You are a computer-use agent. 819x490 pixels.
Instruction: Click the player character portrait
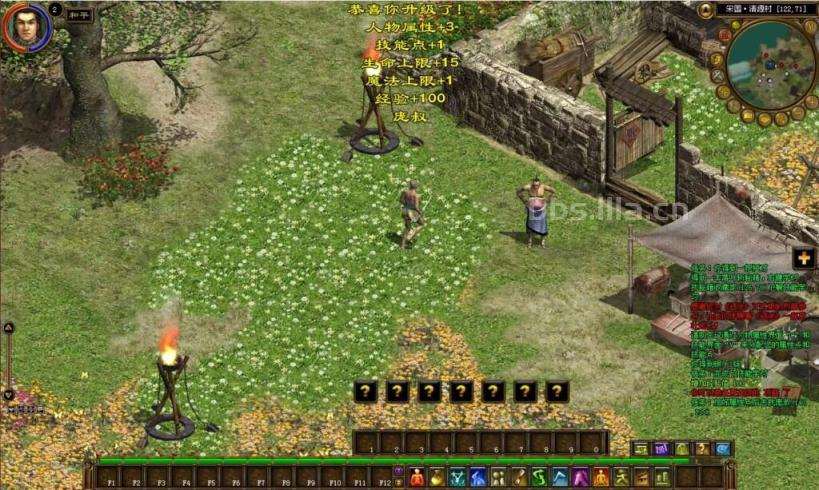click(26, 26)
